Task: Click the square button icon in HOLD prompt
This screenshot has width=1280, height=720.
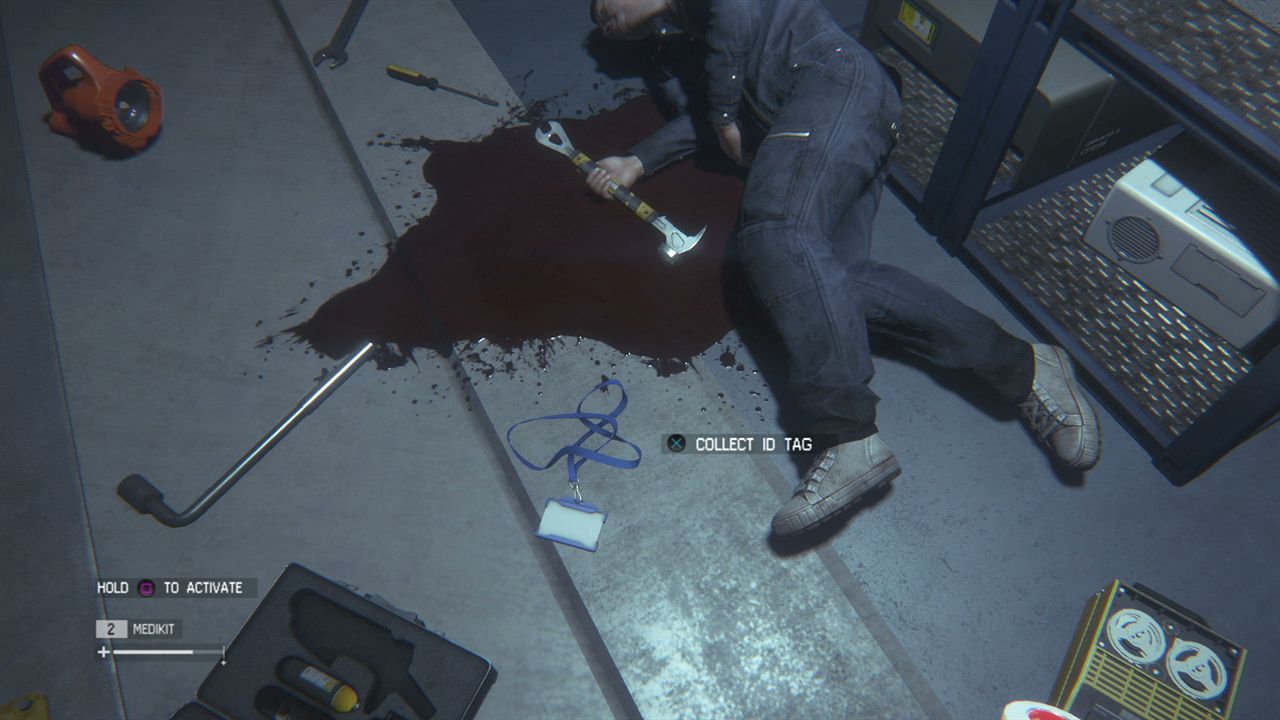Action: [x=144, y=588]
